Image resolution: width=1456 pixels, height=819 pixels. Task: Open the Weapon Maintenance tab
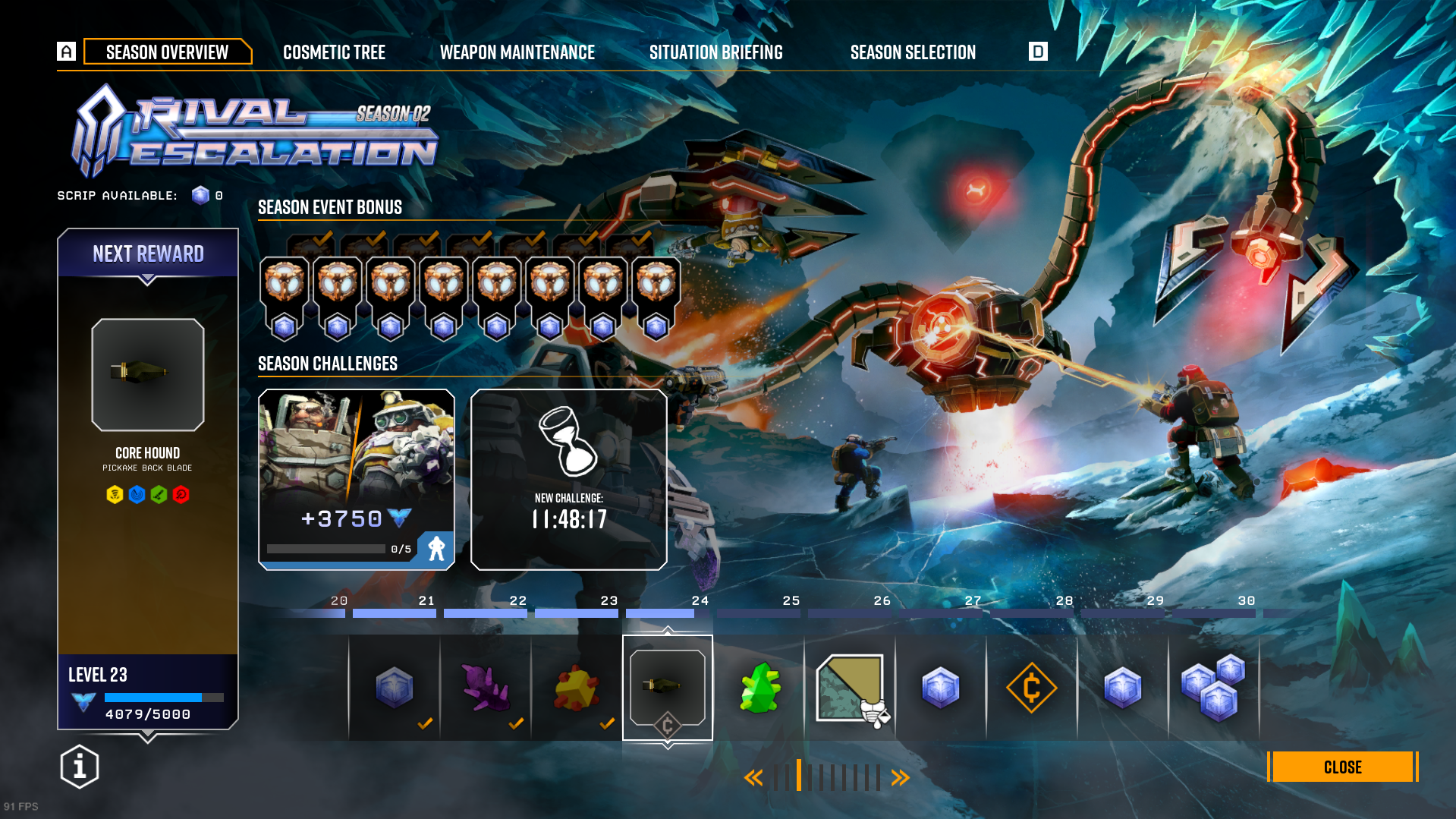[517, 52]
